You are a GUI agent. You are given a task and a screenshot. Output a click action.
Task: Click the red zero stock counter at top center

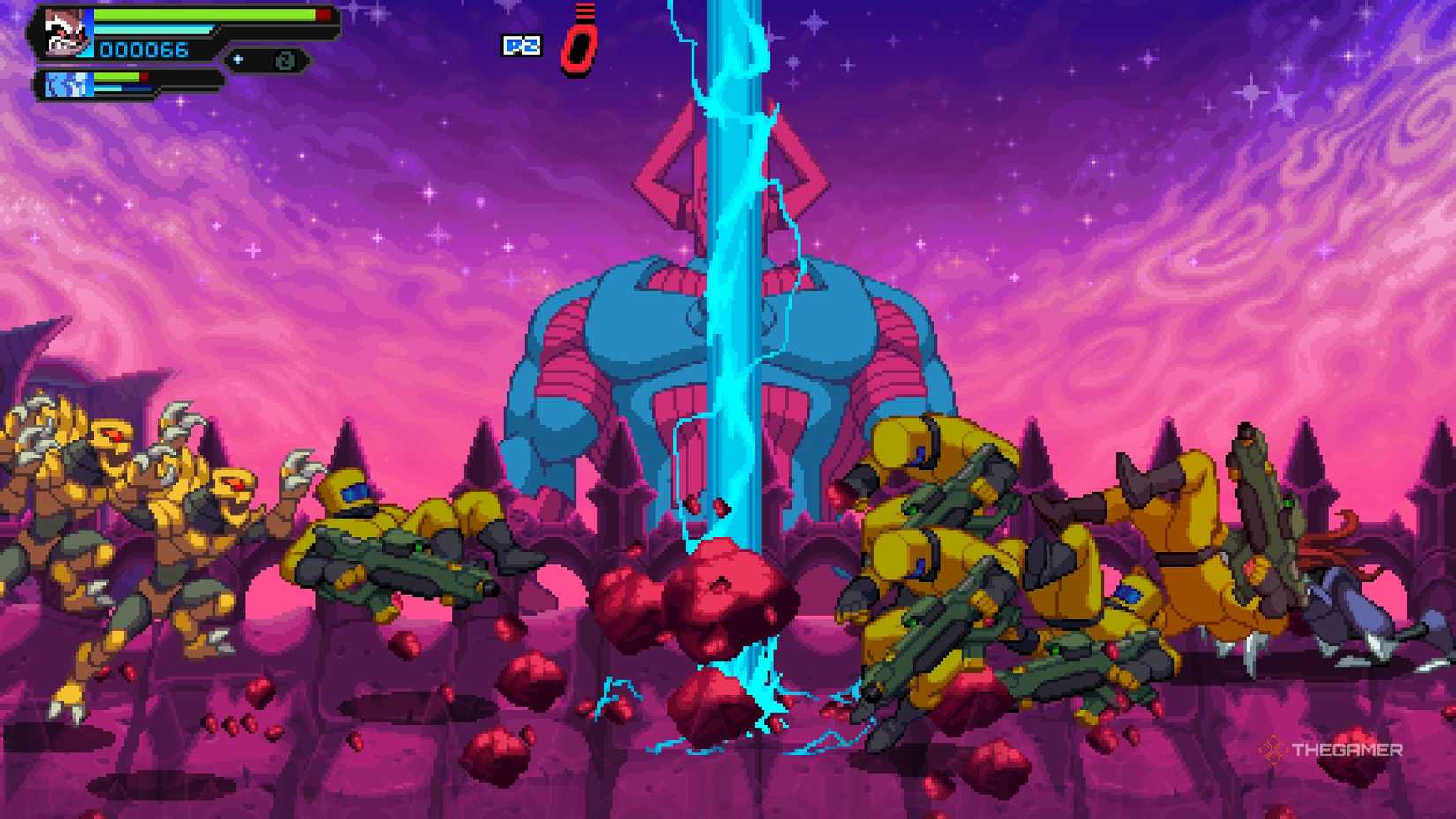click(578, 49)
